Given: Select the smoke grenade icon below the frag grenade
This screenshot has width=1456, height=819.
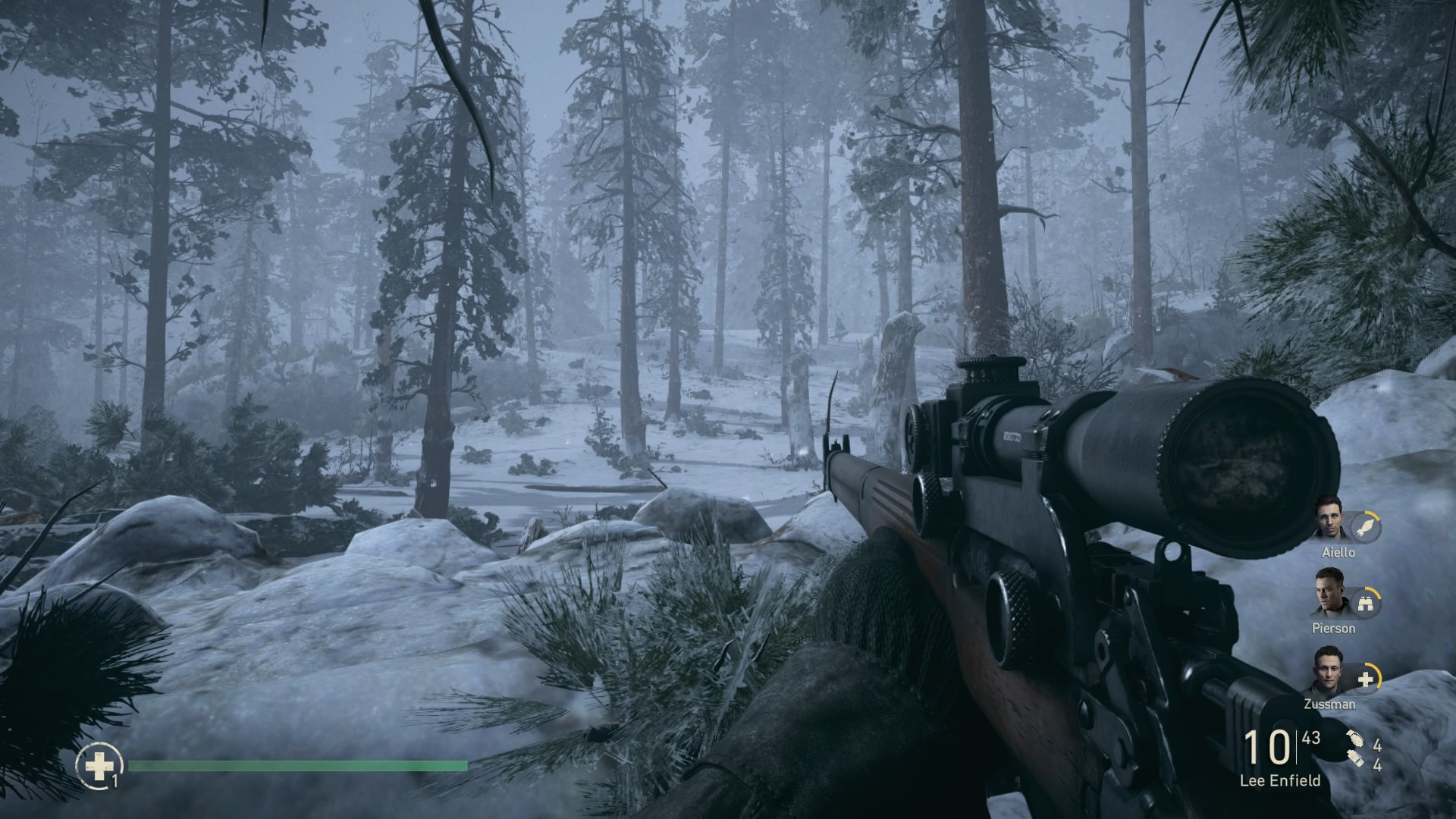Looking at the screenshot, I should pyautogui.click(x=1357, y=758).
